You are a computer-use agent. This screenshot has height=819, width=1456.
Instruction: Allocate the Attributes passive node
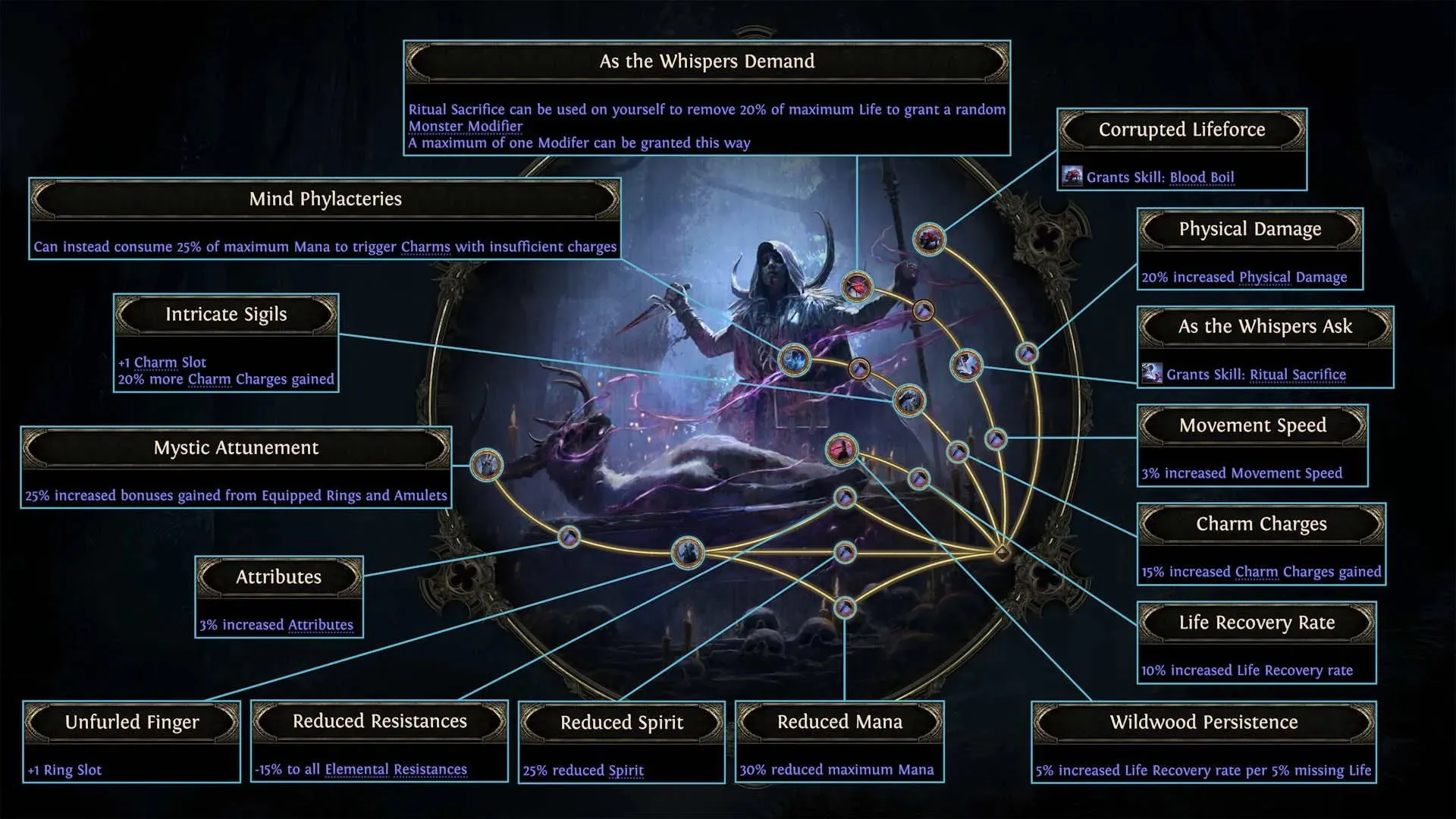568,537
